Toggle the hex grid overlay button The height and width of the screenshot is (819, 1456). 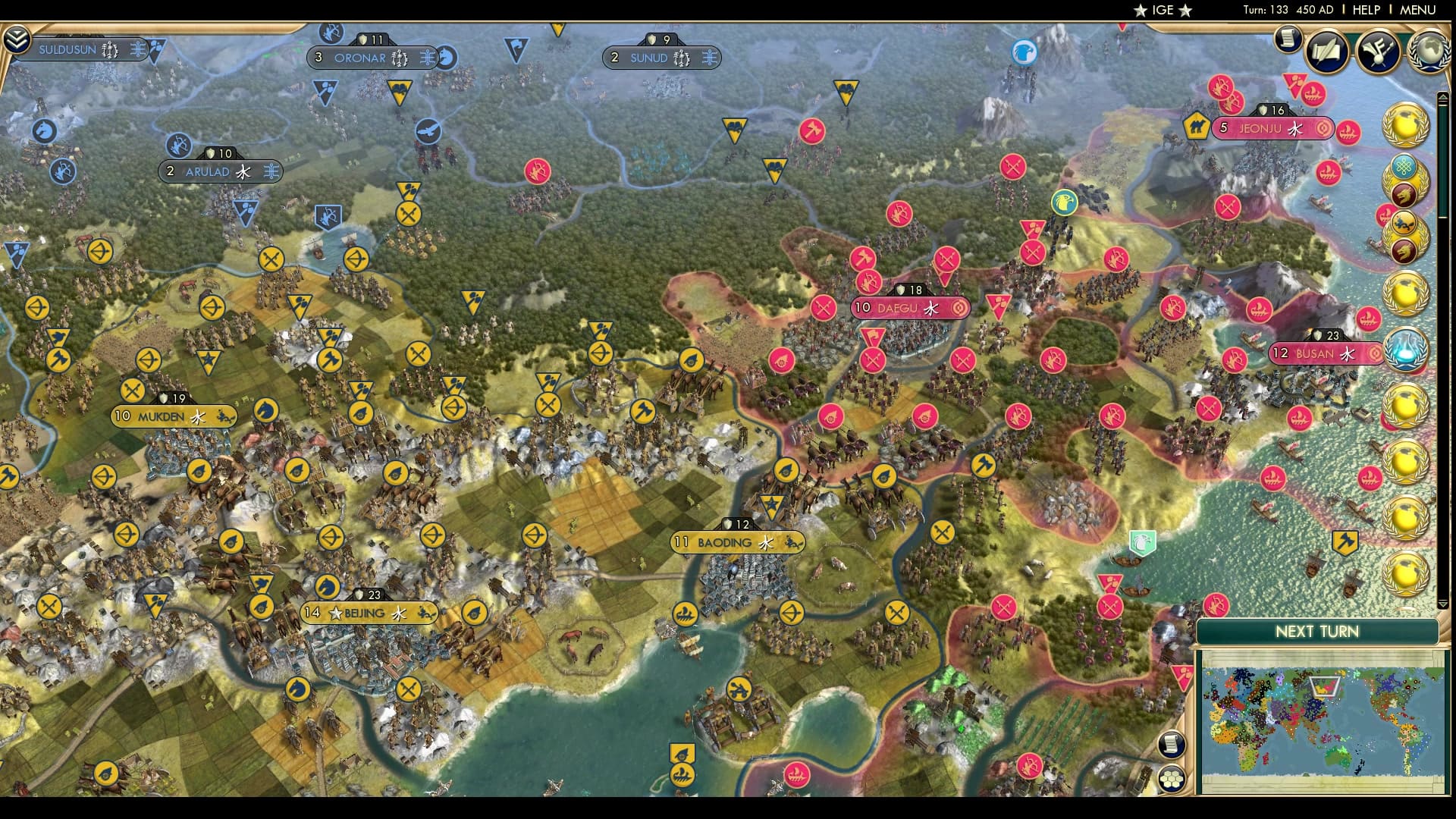coord(1172,779)
